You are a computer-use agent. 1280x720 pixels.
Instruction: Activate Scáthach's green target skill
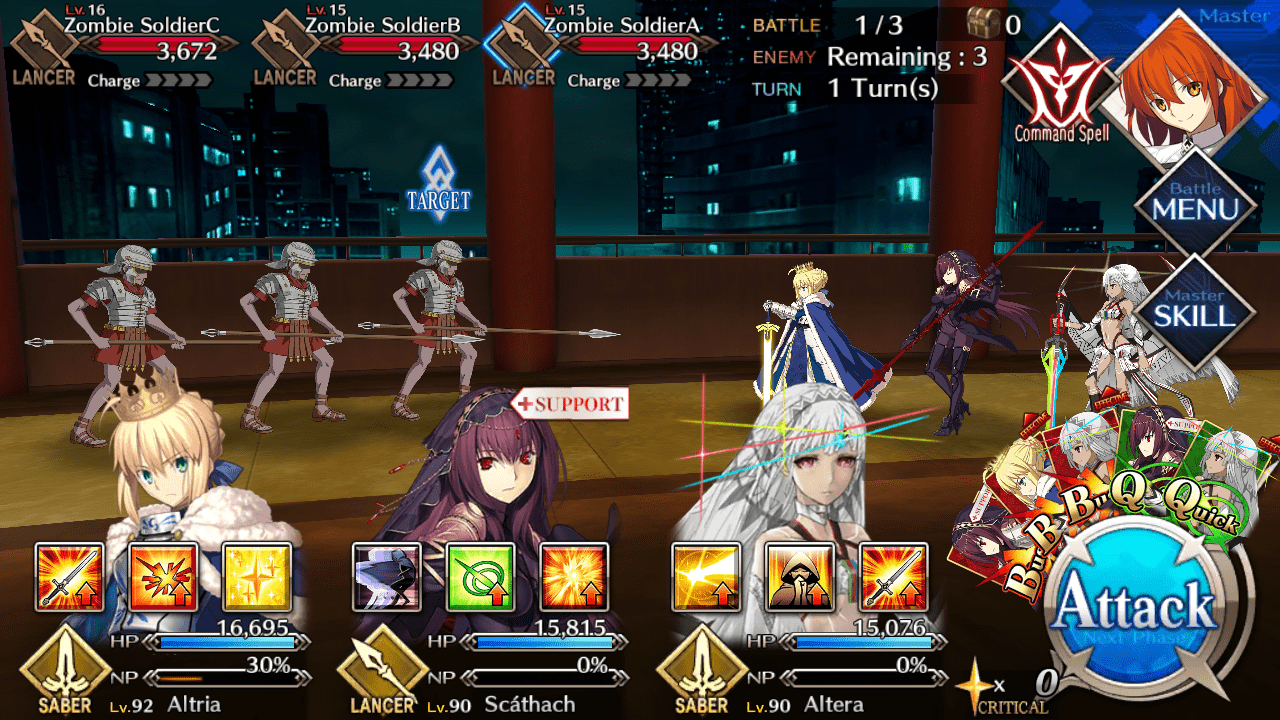[481, 577]
